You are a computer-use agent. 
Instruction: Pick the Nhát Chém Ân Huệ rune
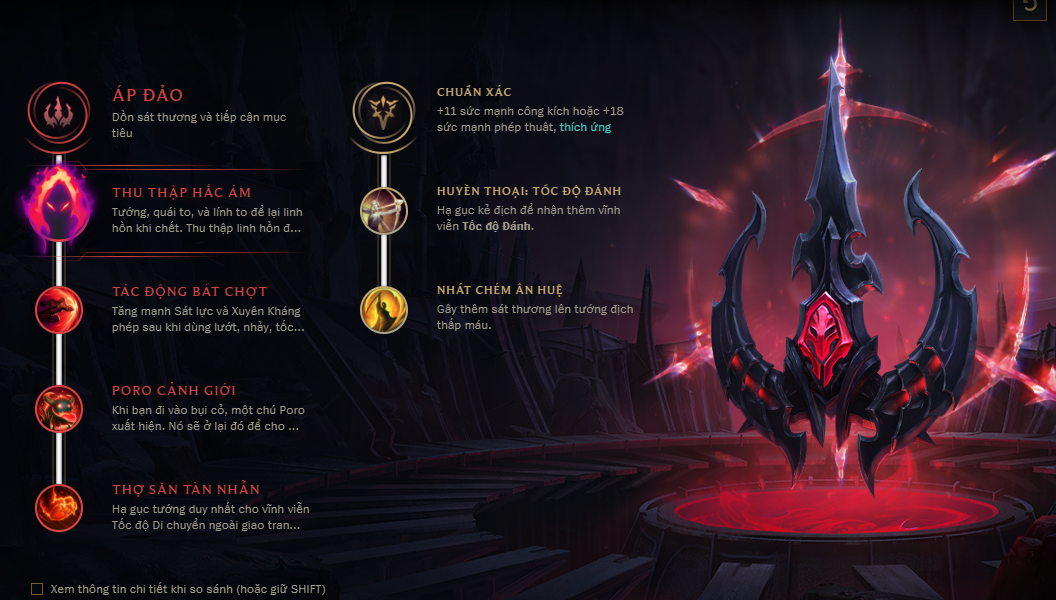(x=383, y=309)
